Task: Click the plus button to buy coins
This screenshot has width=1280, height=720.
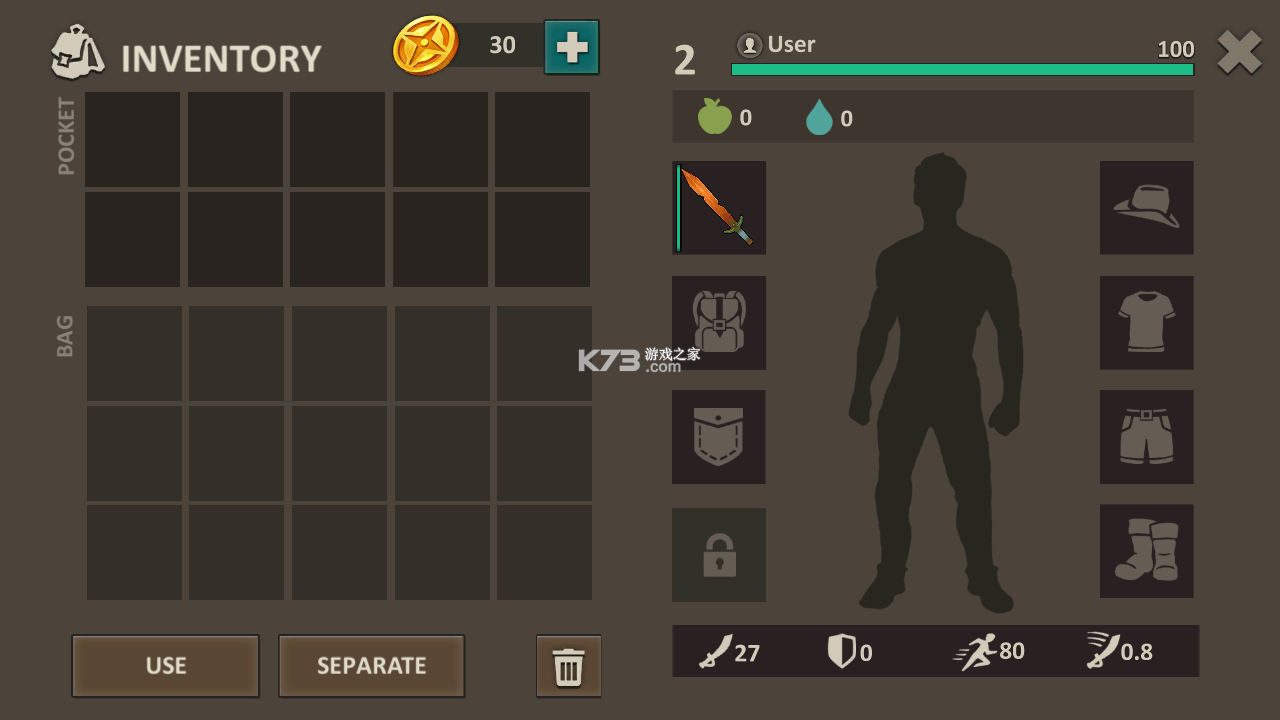Action: point(570,45)
